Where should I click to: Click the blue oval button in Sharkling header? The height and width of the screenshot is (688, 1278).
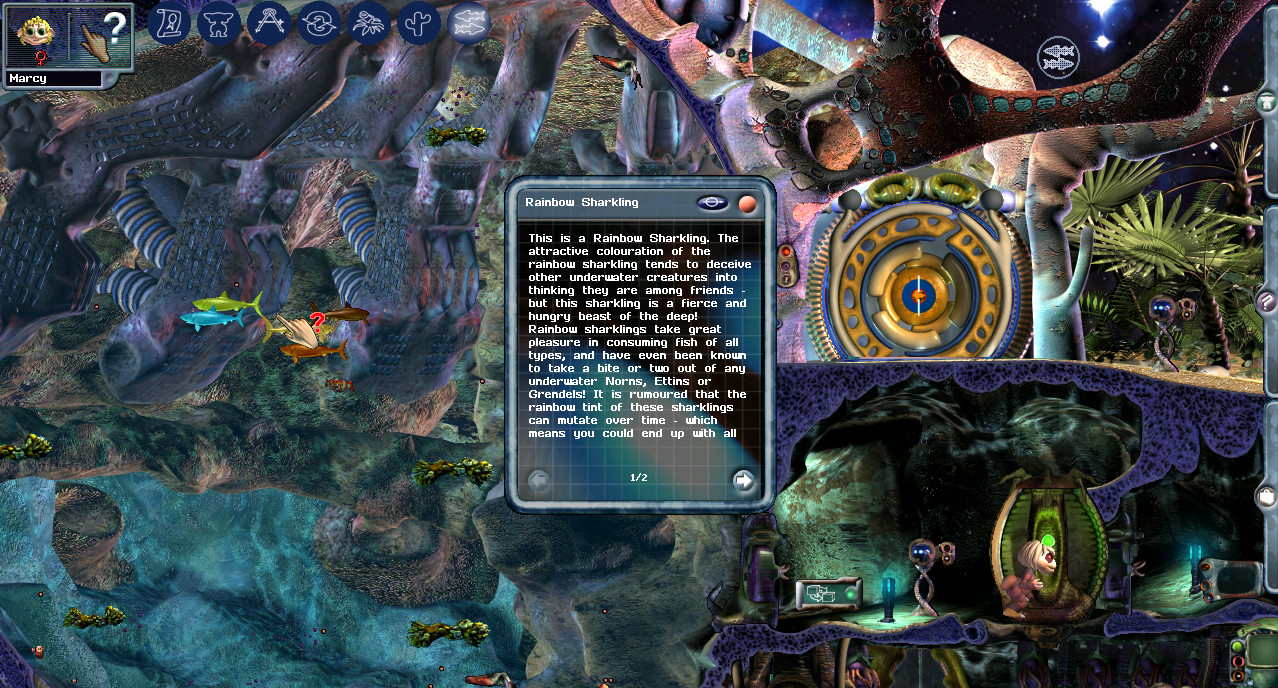pyautogui.click(x=712, y=203)
